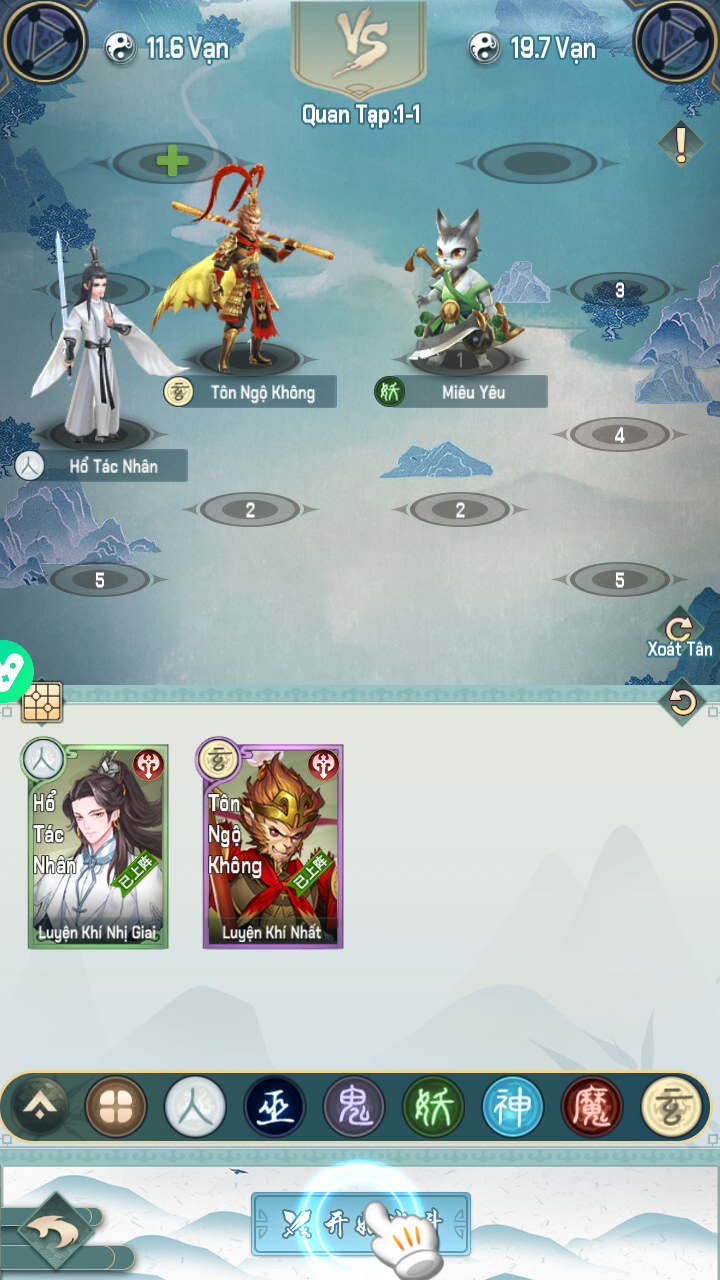Select the Hổ Tác Nhân hero card
The height and width of the screenshot is (1280, 720).
[x=98, y=846]
